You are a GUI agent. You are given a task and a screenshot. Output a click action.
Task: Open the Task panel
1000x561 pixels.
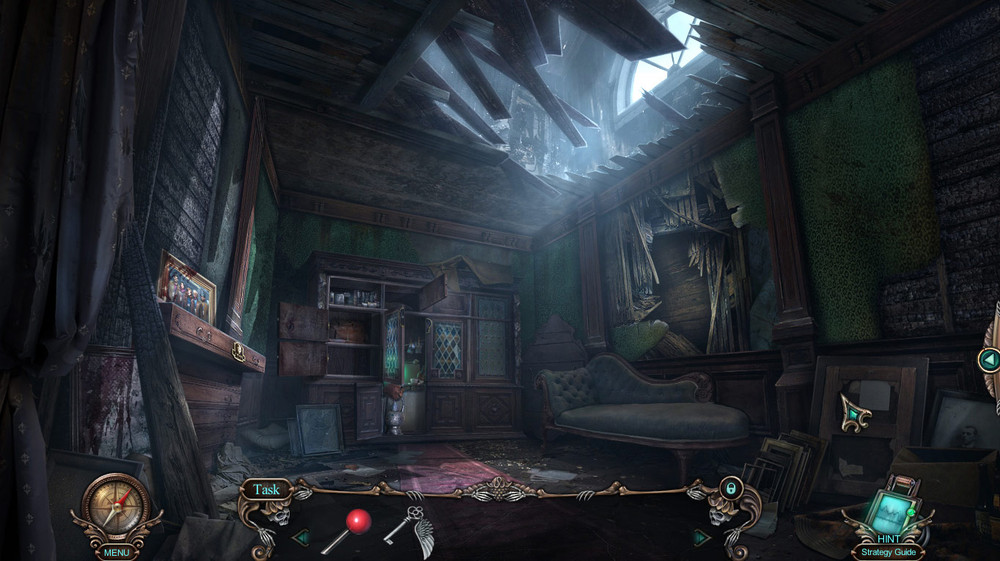(x=266, y=490)
